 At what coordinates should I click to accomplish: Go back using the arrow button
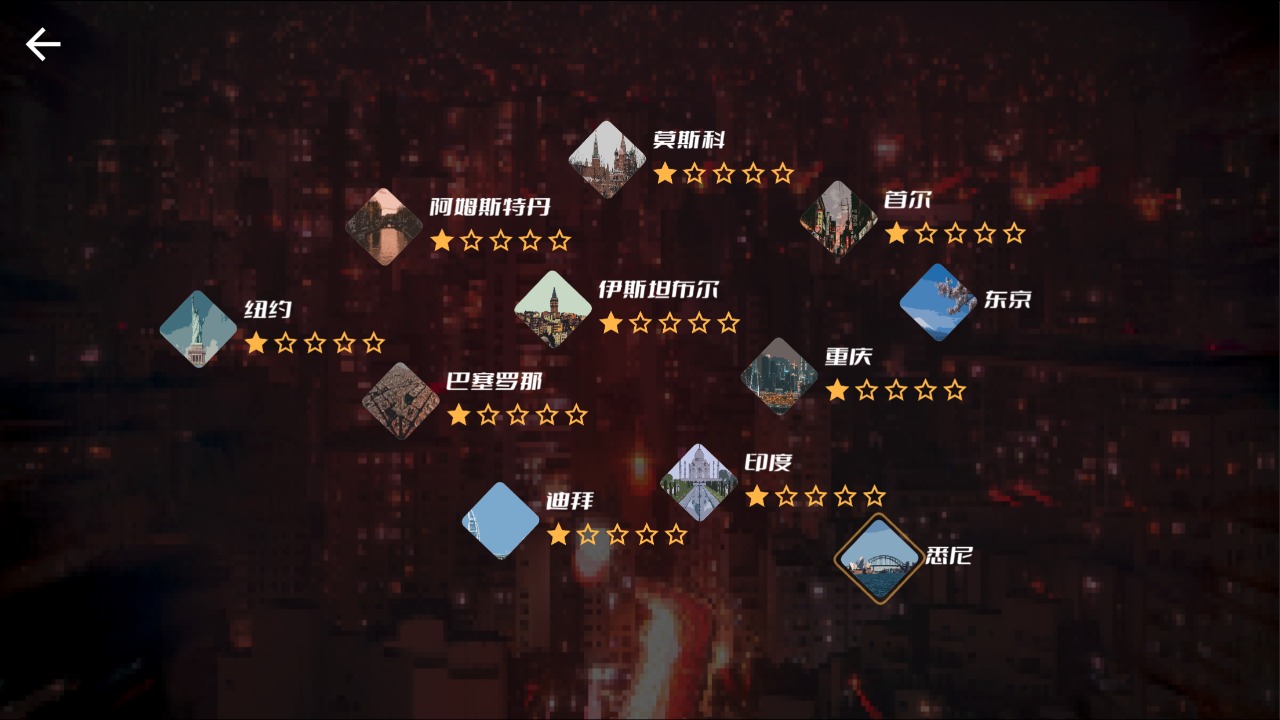click(43, 44)
